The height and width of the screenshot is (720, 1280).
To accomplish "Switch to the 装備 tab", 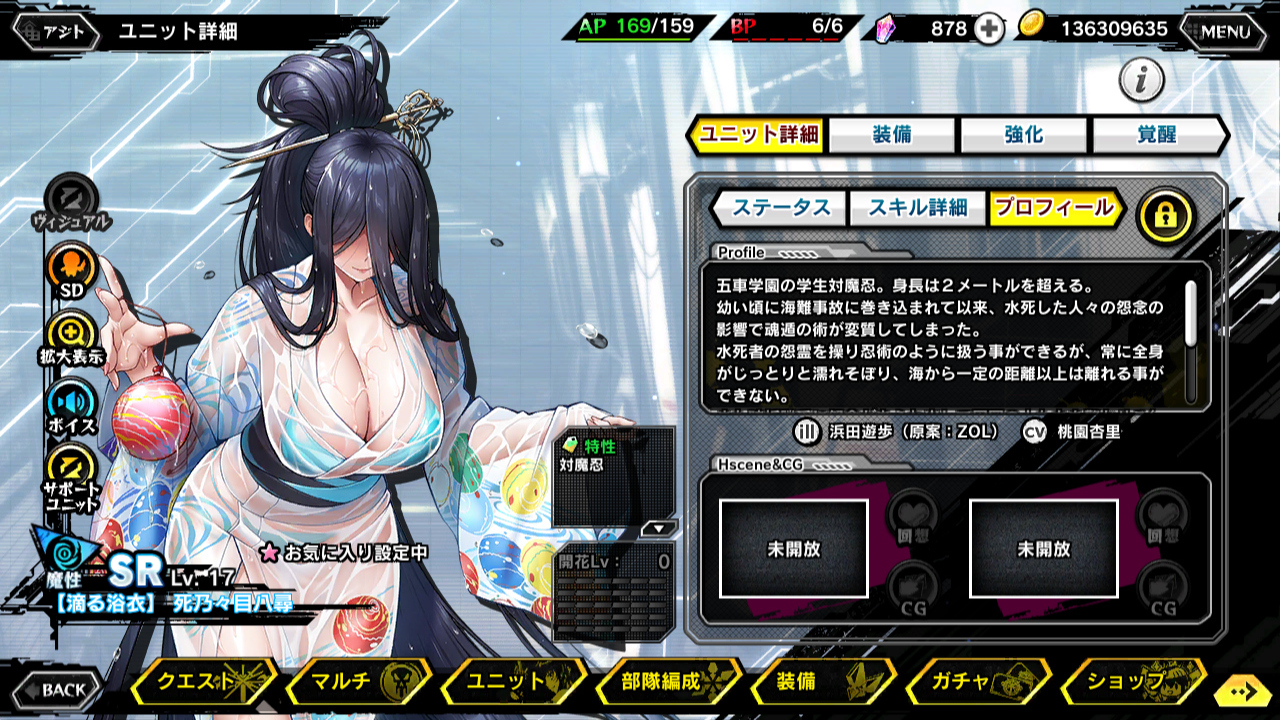I will pos(892,135).
